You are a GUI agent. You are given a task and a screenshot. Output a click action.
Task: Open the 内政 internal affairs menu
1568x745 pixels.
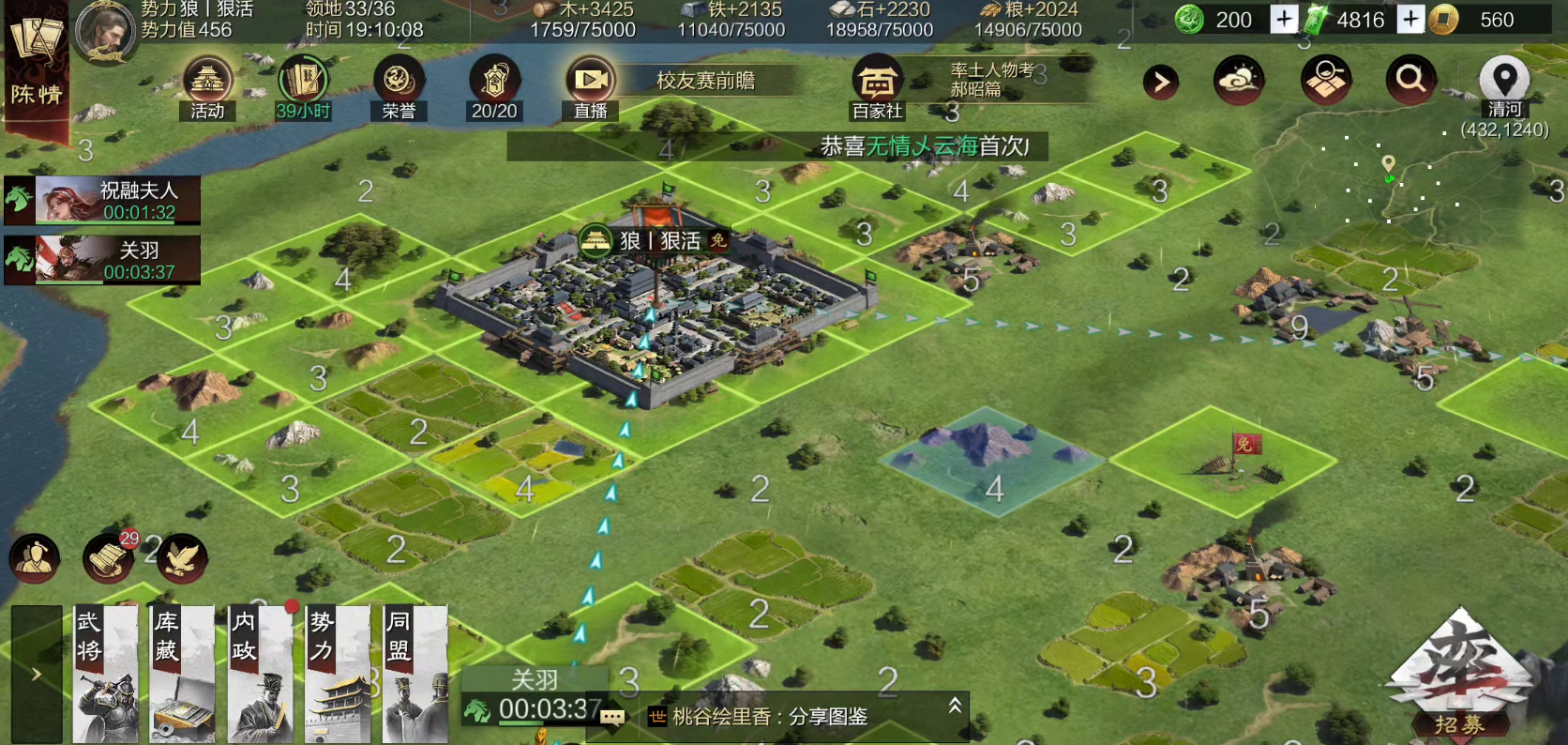tap(261, 674)
